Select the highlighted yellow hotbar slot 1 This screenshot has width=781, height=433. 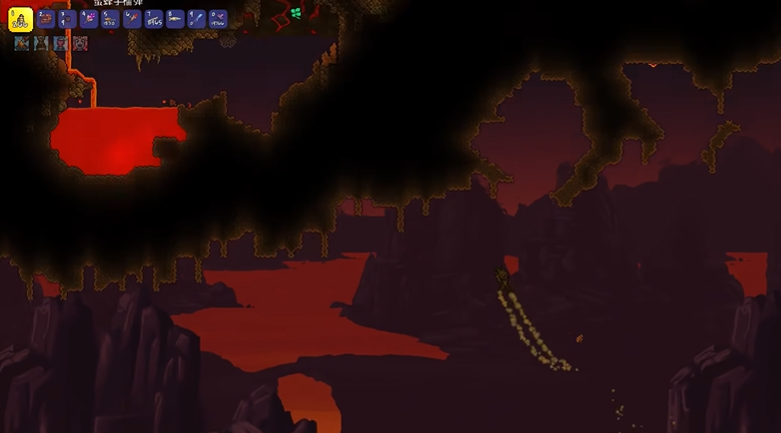(21, 19)
